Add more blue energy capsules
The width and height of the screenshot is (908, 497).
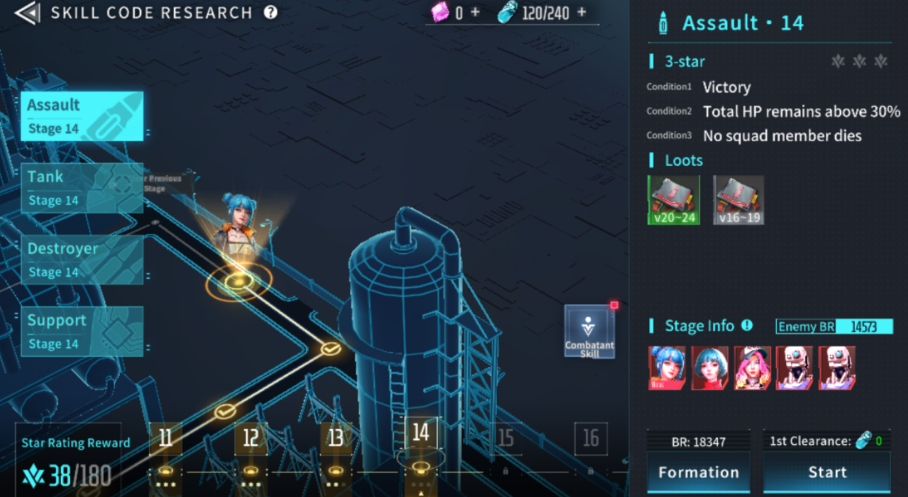click(581, 13)
